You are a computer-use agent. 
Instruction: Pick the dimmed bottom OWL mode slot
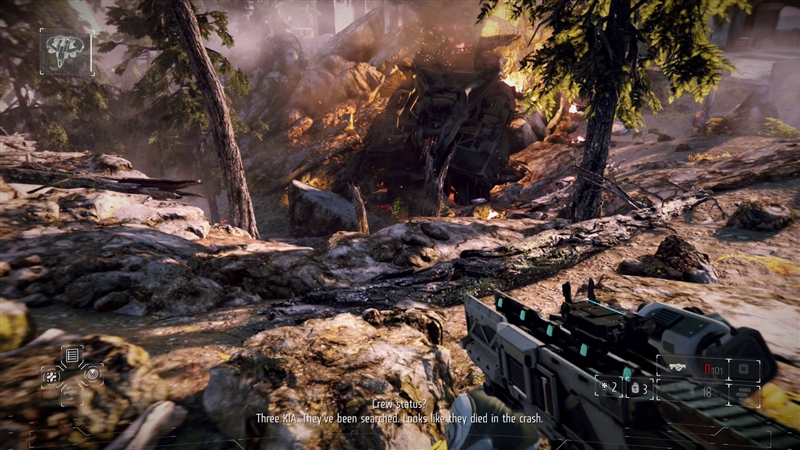point(71,395)
